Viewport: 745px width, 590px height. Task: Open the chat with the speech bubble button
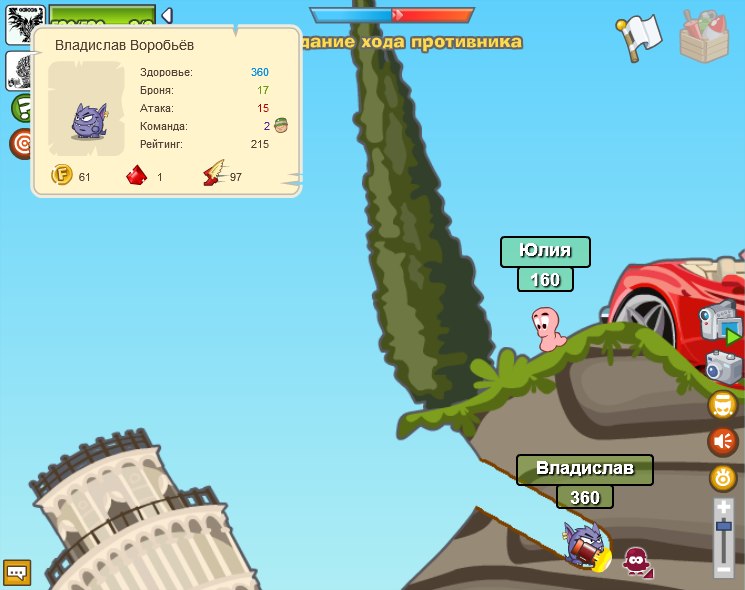[17, 572]
